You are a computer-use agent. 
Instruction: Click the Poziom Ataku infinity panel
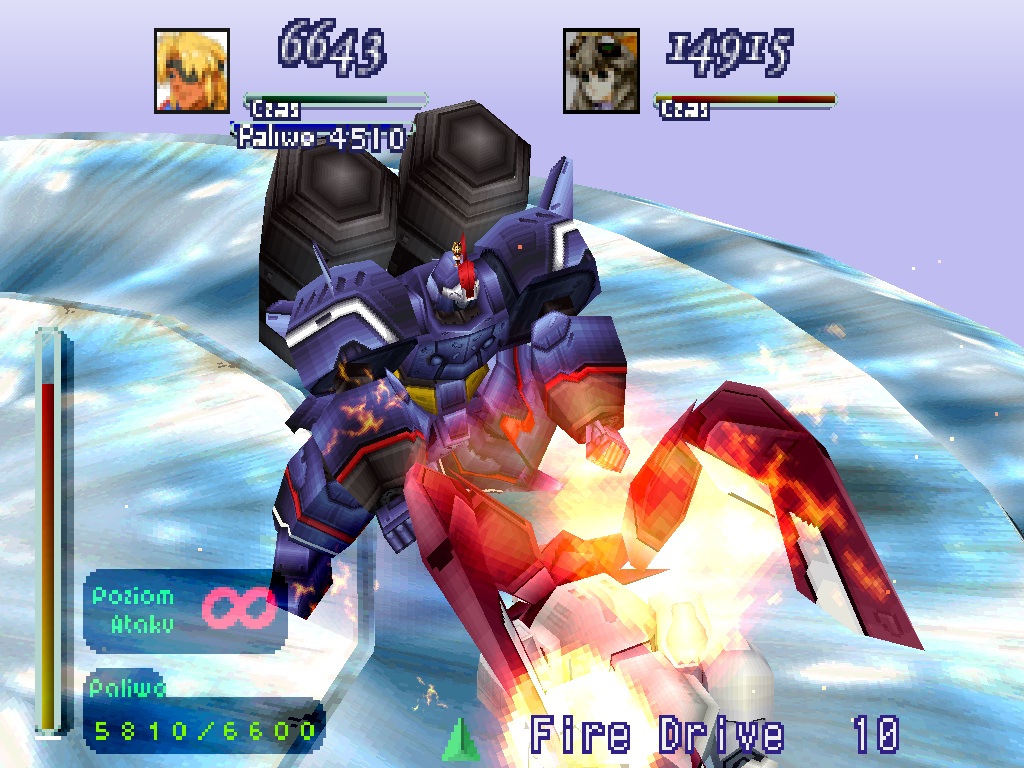185,610
